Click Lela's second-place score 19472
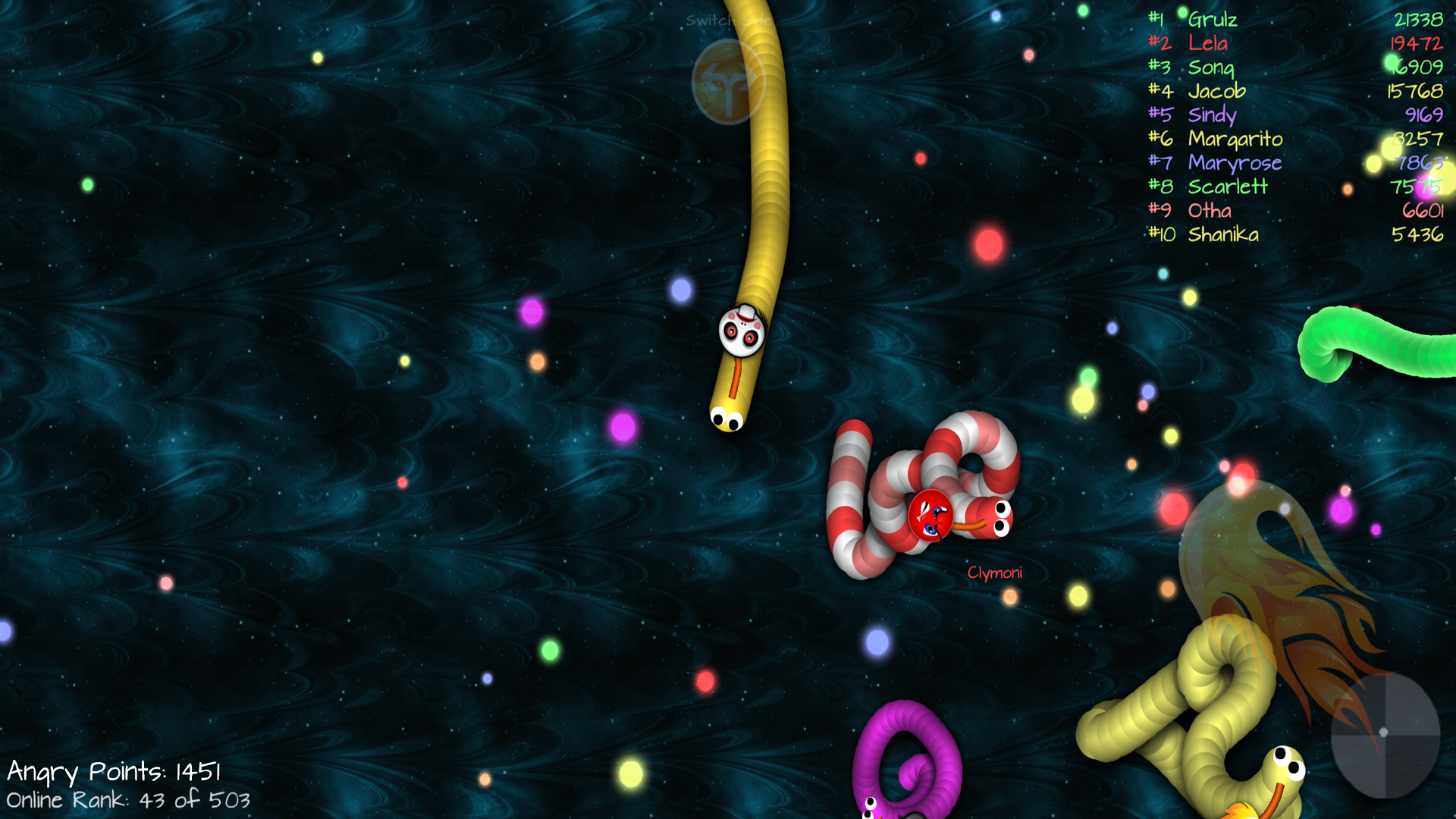1456x819 pixels. coord(1418,43)
